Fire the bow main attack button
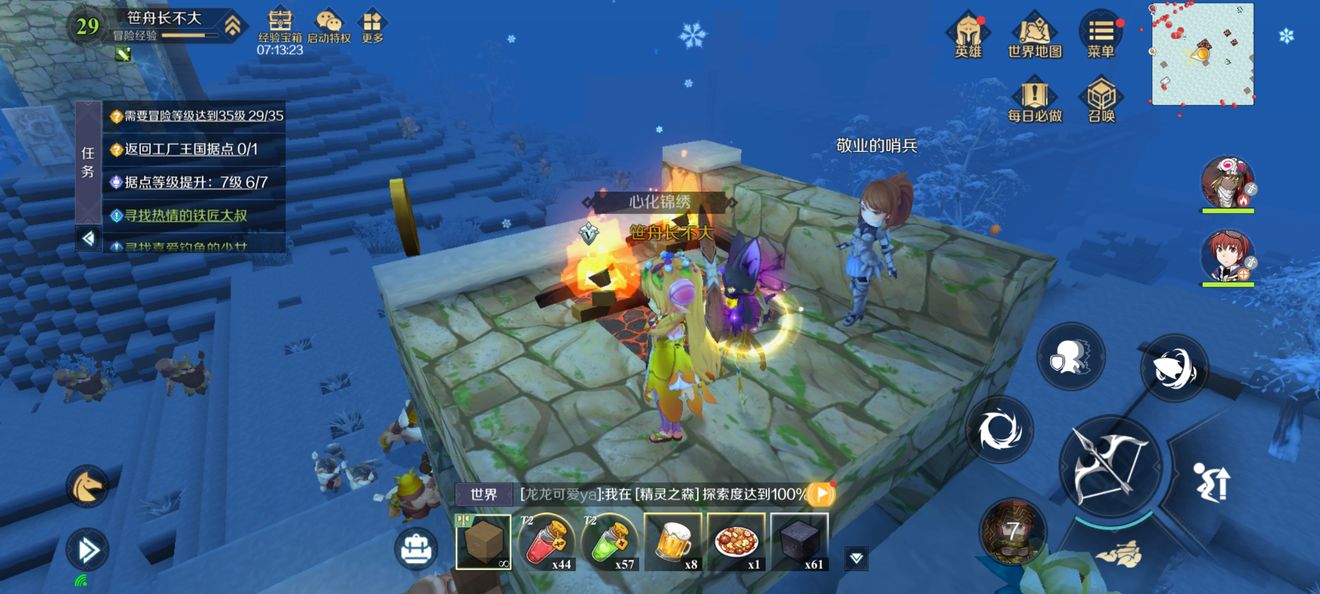Image resolution: width=1320 pixels, height=594 pixels. pyautogui.click(x=1110, y=466)
